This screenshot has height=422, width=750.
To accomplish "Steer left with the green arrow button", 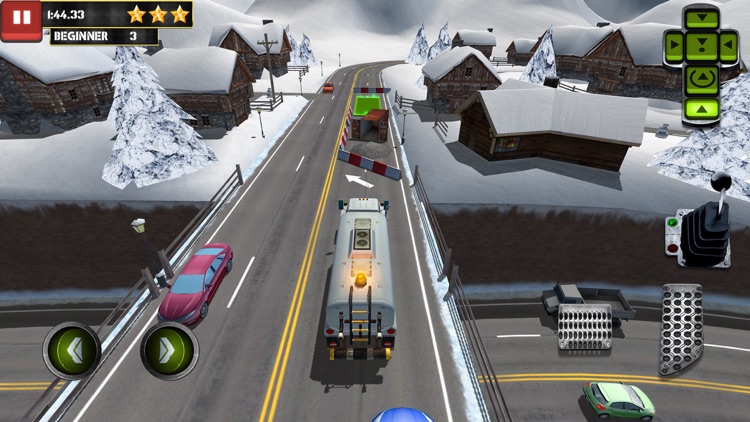I will [x=71, y=351].
